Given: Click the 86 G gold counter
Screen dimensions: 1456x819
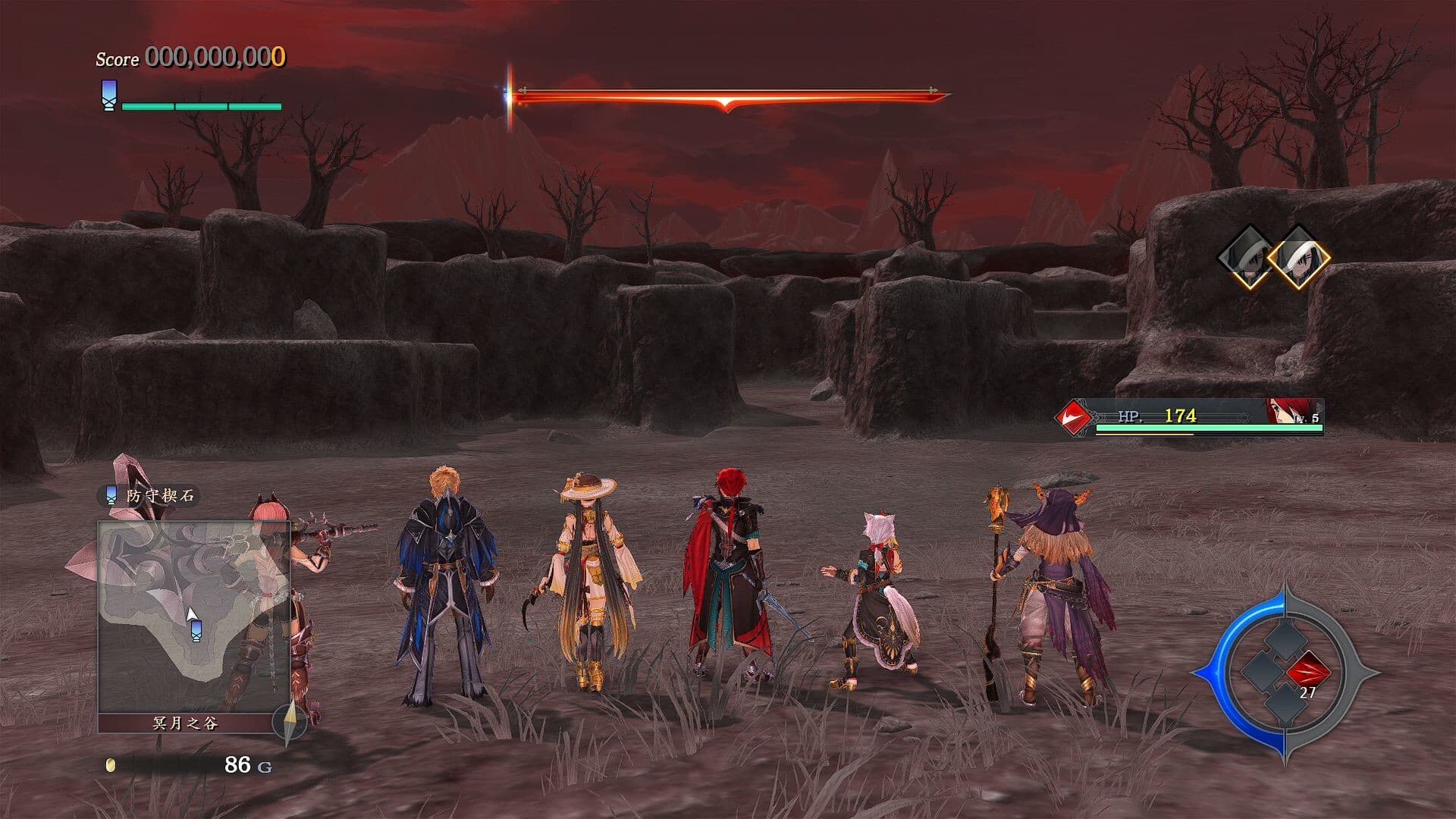Looking at the screenshot, I should pyautogui.click(x=243, y=766).
